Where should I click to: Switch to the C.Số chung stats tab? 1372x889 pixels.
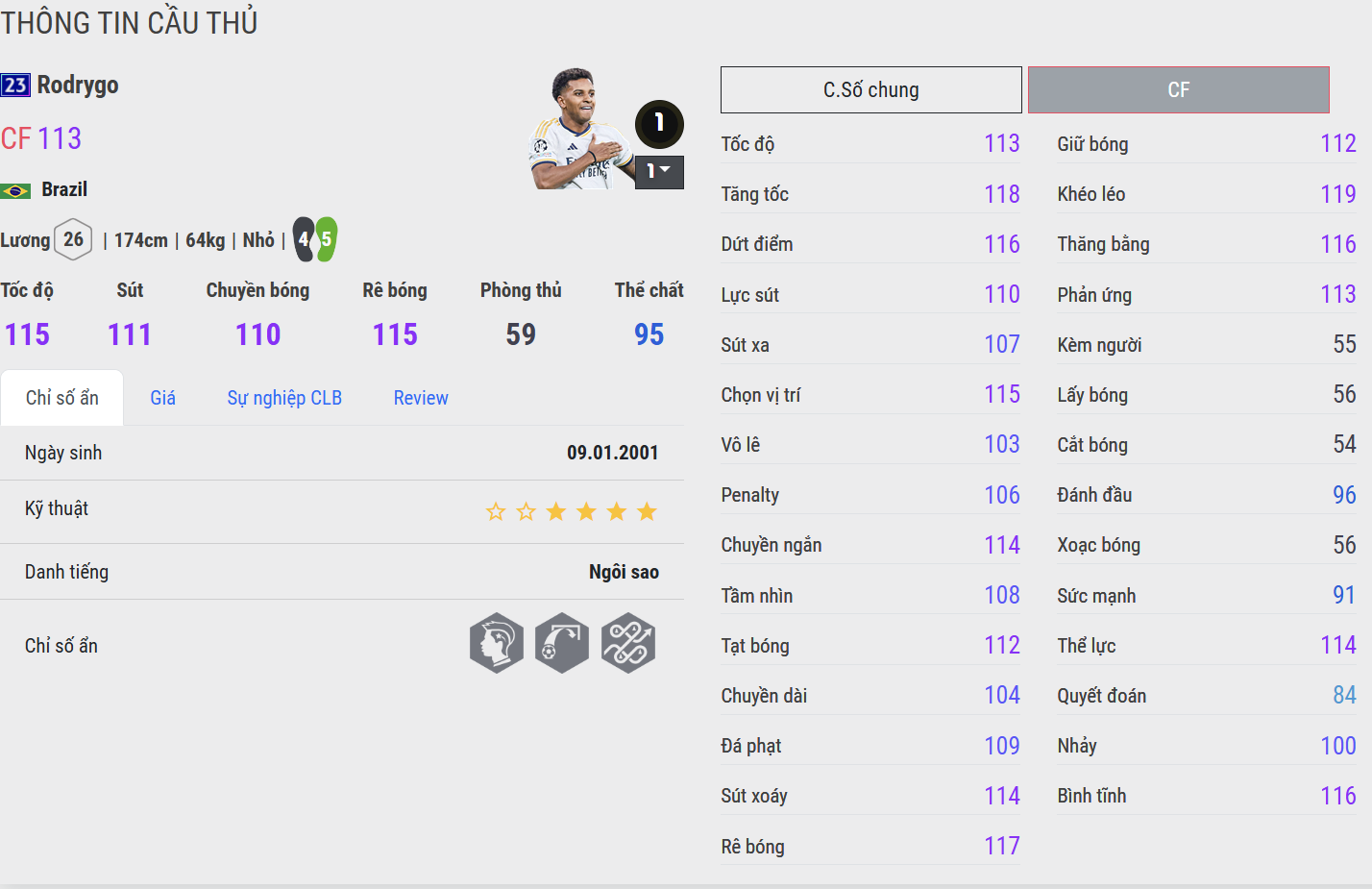pyautogui.click(x=870, y=90)
